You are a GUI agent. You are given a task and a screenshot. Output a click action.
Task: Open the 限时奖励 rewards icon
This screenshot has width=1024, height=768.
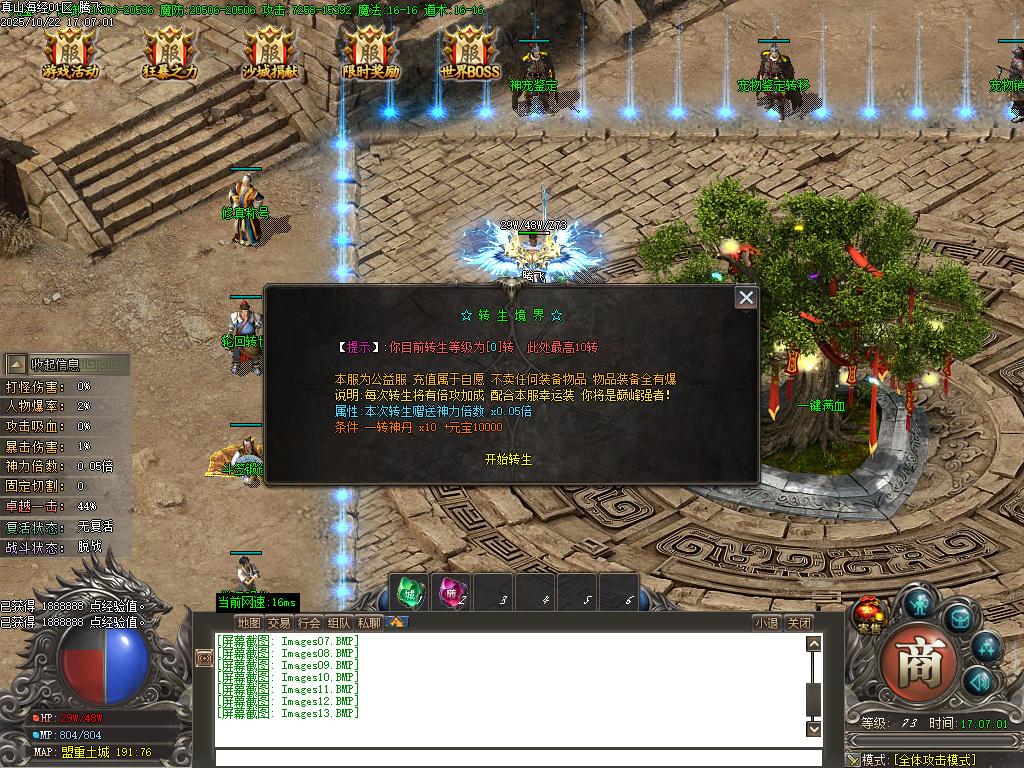370,53
